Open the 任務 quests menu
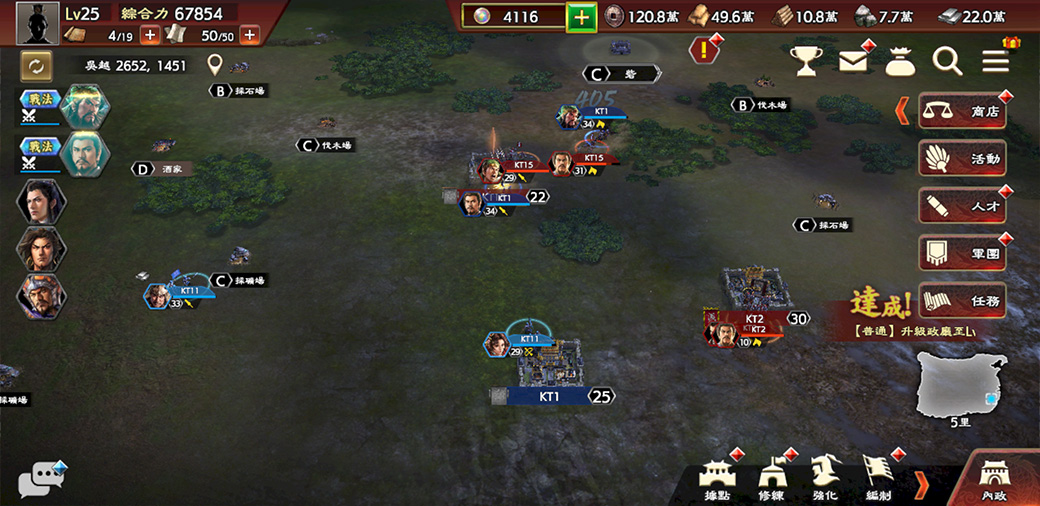Image resolution: width=1040 pixels, height=506 pixels. pos(962,299)
